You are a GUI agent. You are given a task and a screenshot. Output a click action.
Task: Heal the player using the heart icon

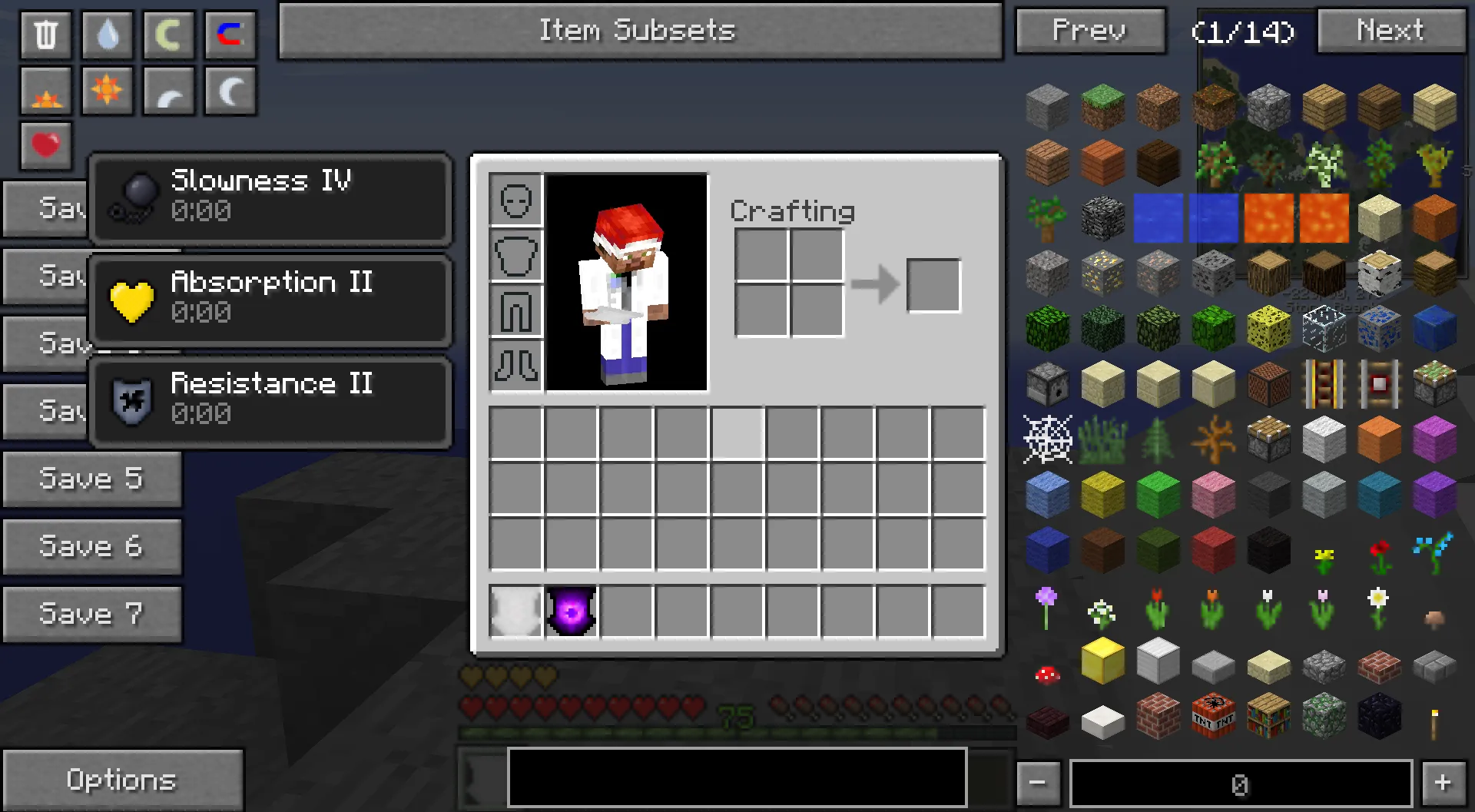(45, 146)
